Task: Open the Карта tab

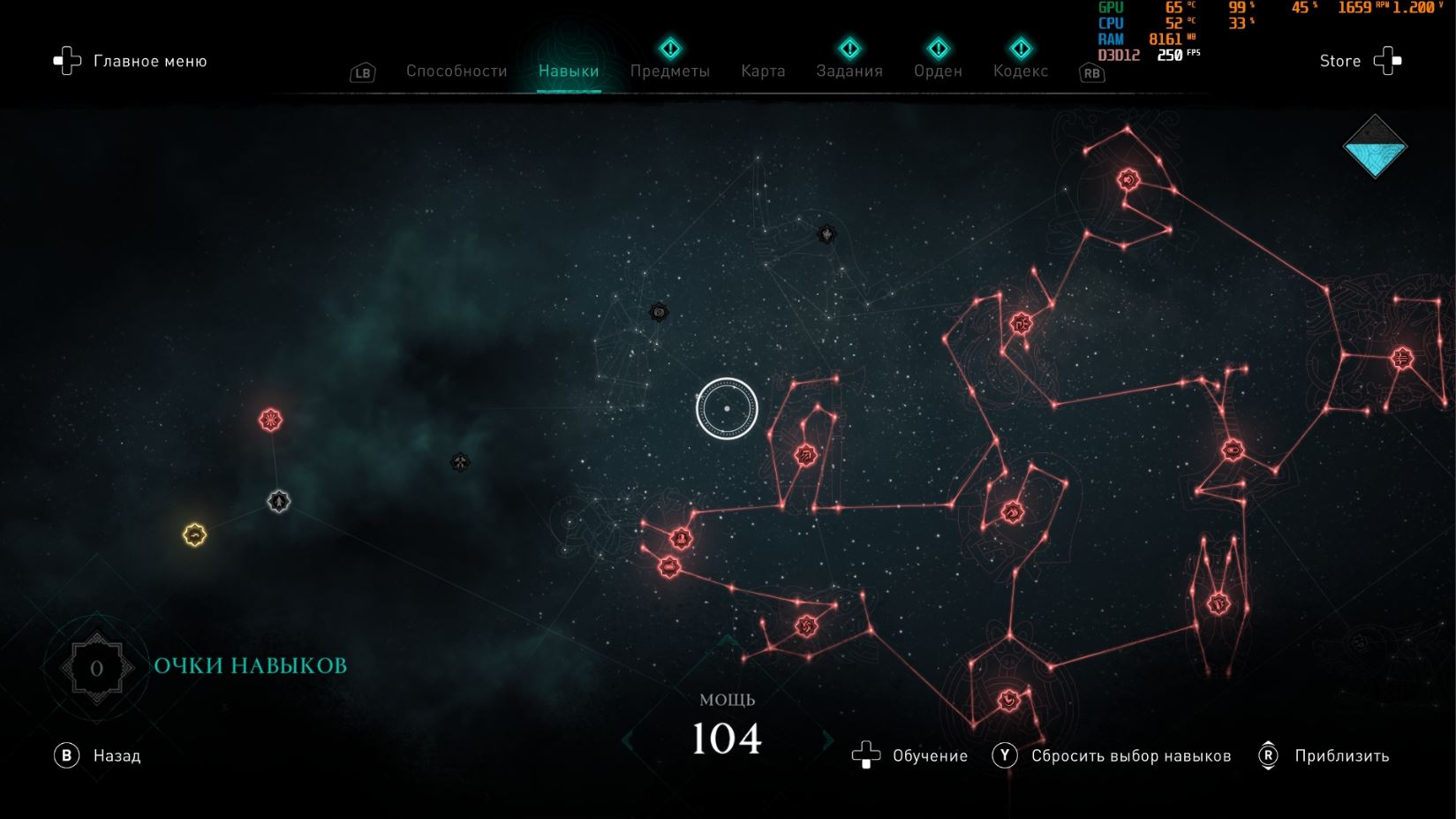Action: 763,71
